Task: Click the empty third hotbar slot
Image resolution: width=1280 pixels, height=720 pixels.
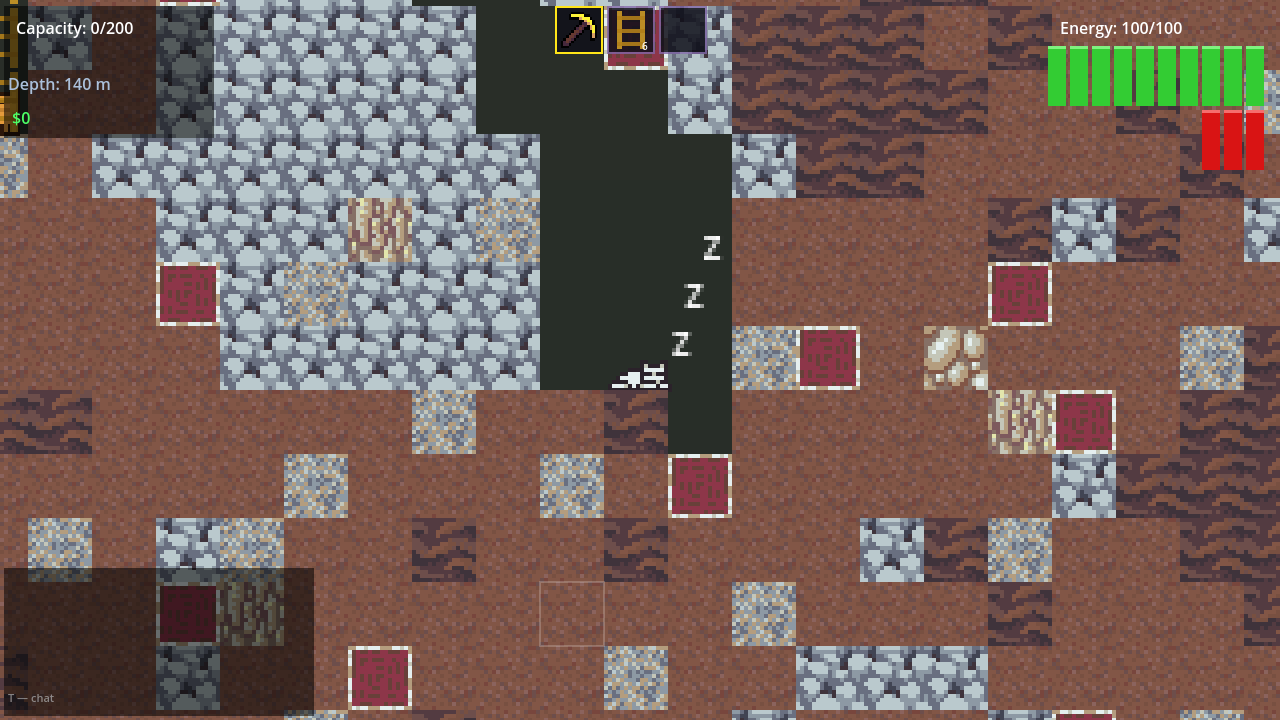Action: pos(681,30)
